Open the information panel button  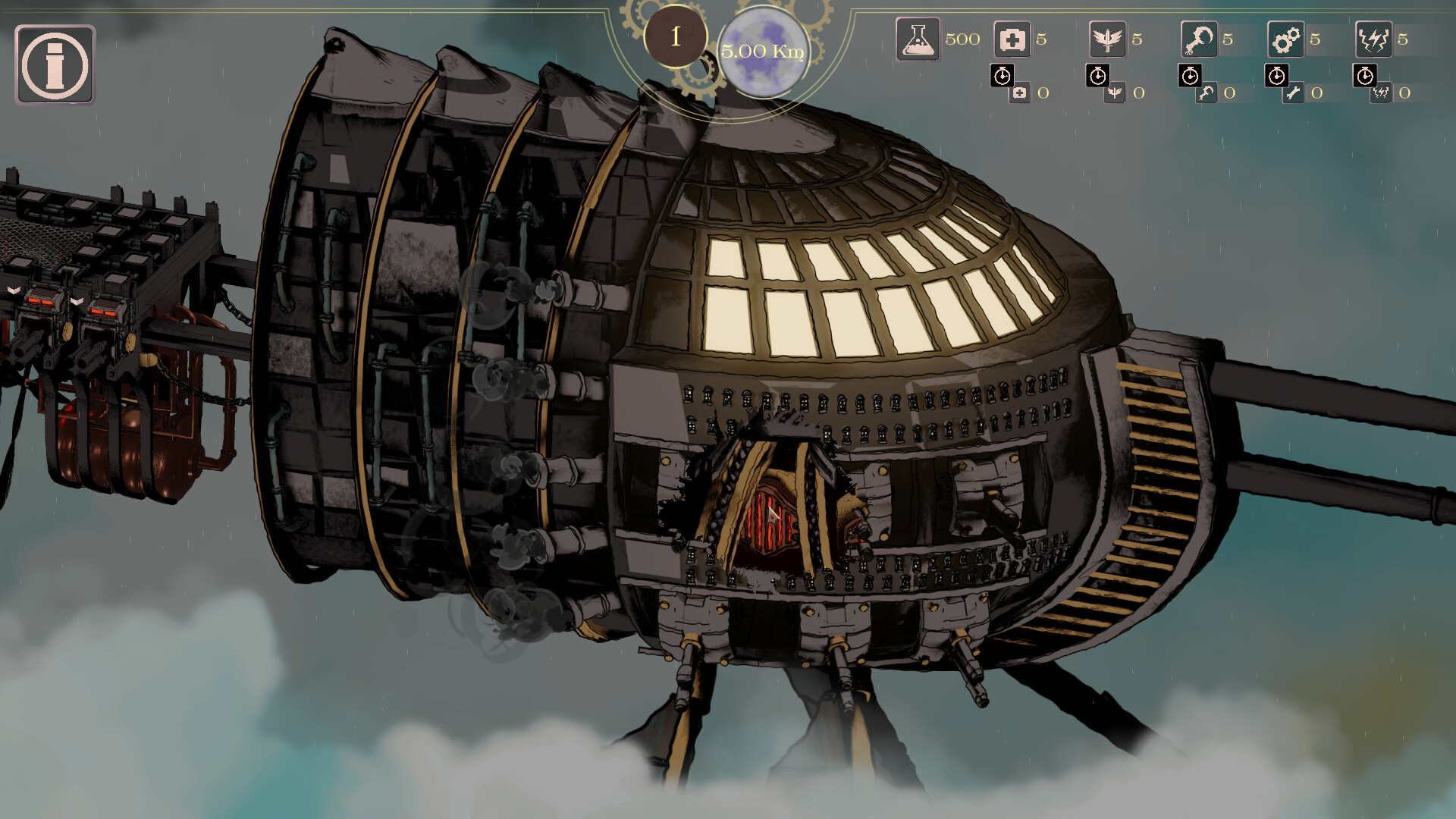pyautogui.click(x=55, y=64)
